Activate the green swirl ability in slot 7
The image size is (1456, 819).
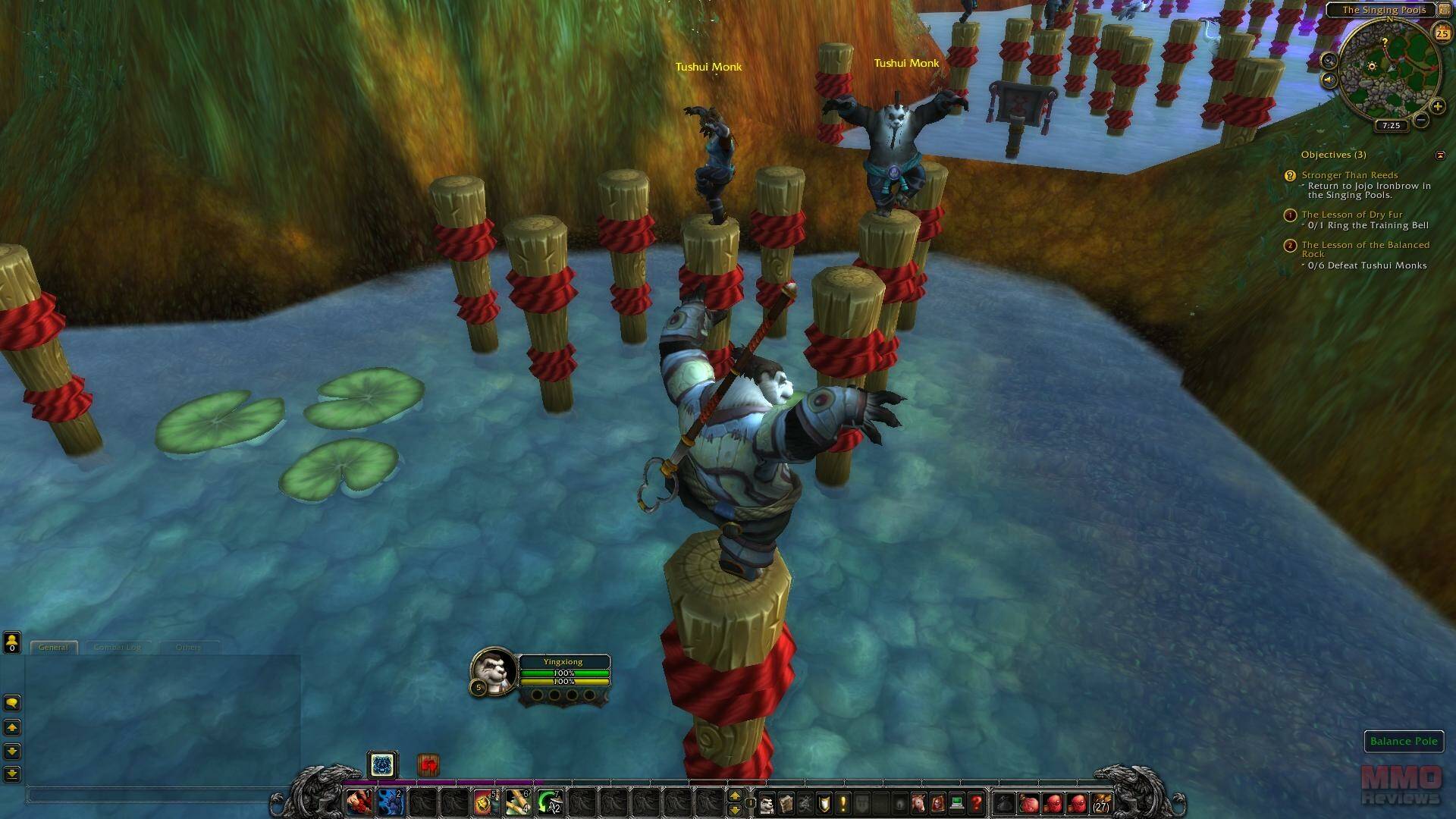pyautogui.click(x=548, y=802)
